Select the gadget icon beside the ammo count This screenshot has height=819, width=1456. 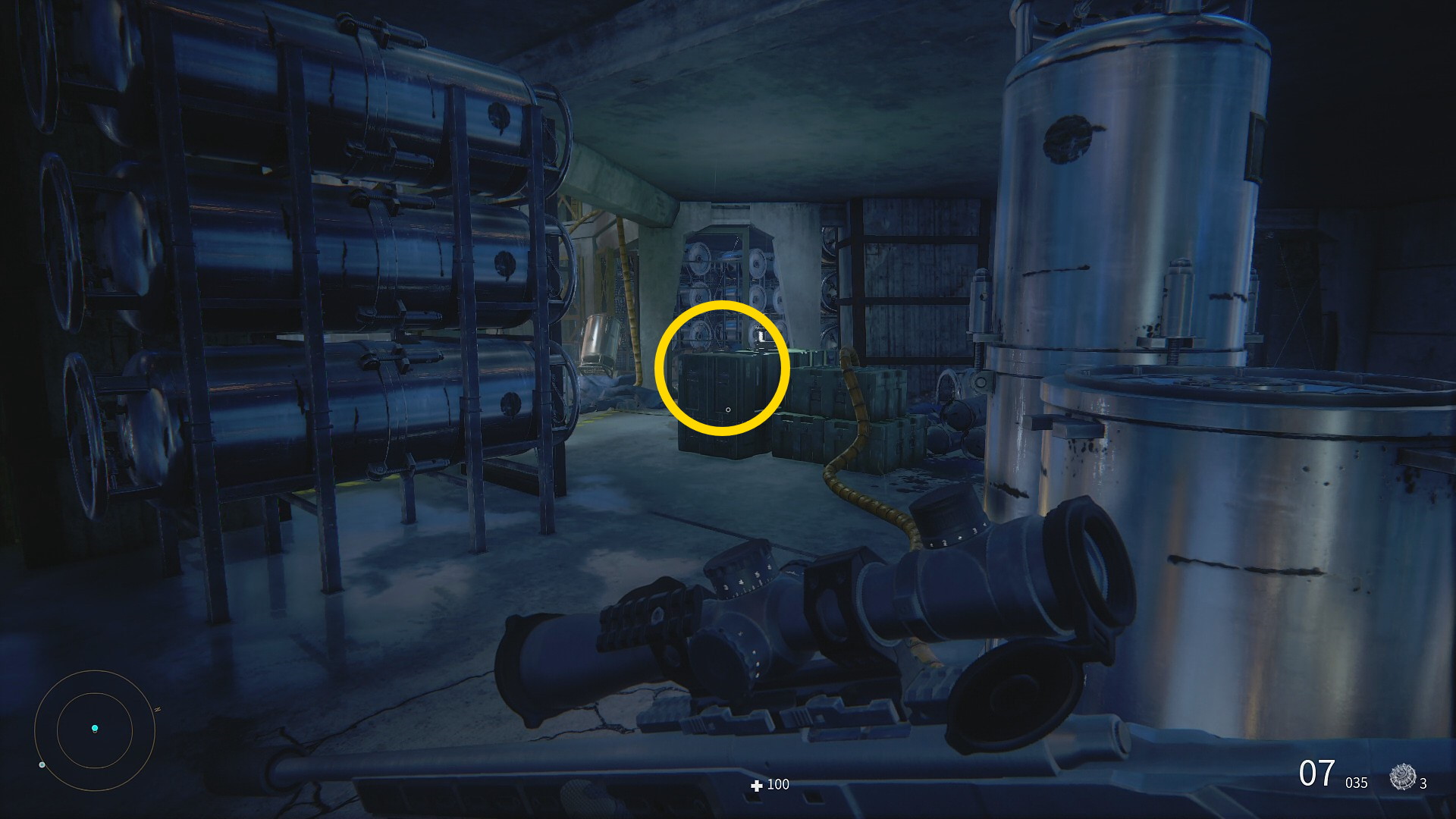pos(1402,777)
